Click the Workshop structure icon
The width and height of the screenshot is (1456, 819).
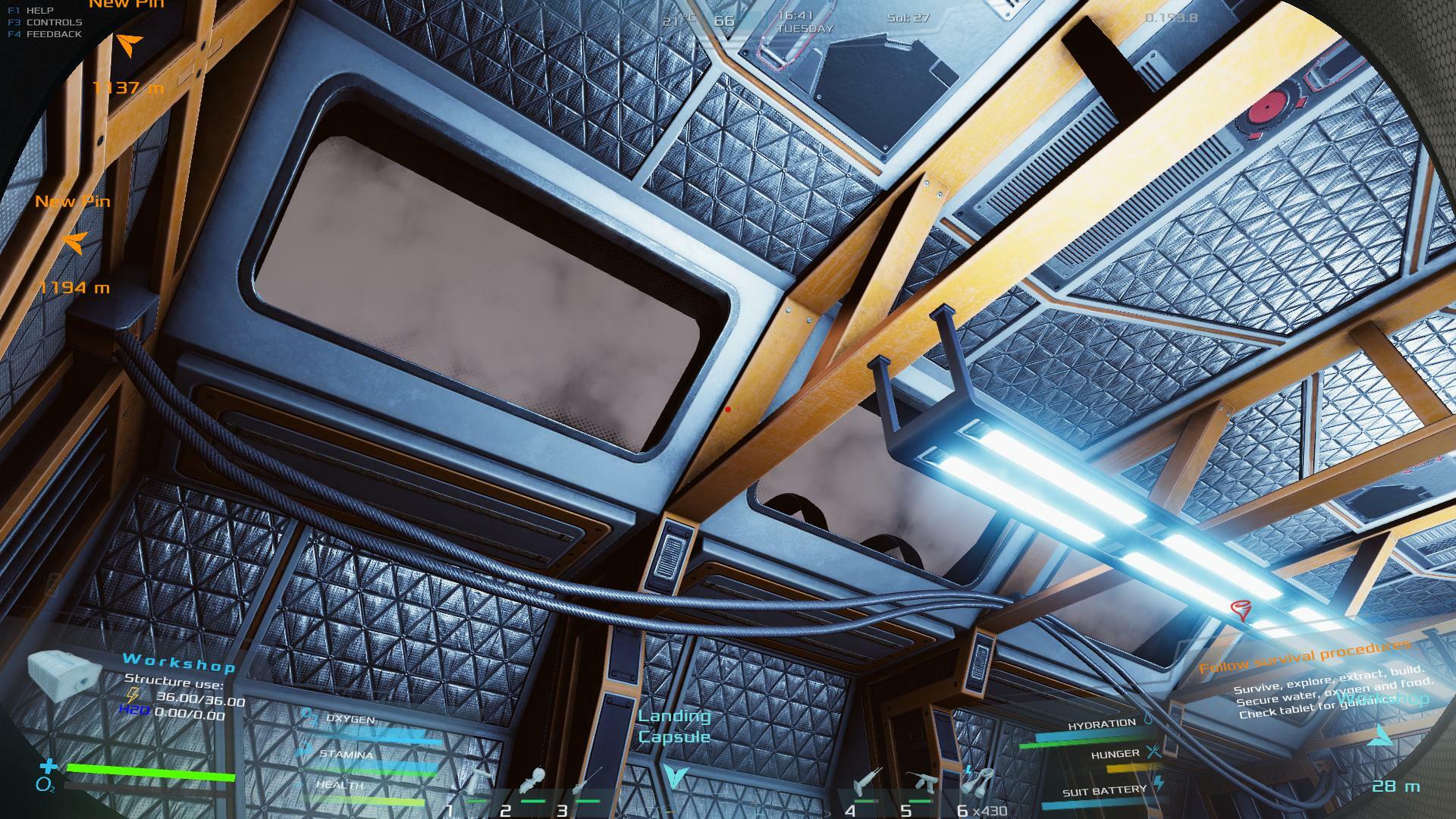coord(64,673)
